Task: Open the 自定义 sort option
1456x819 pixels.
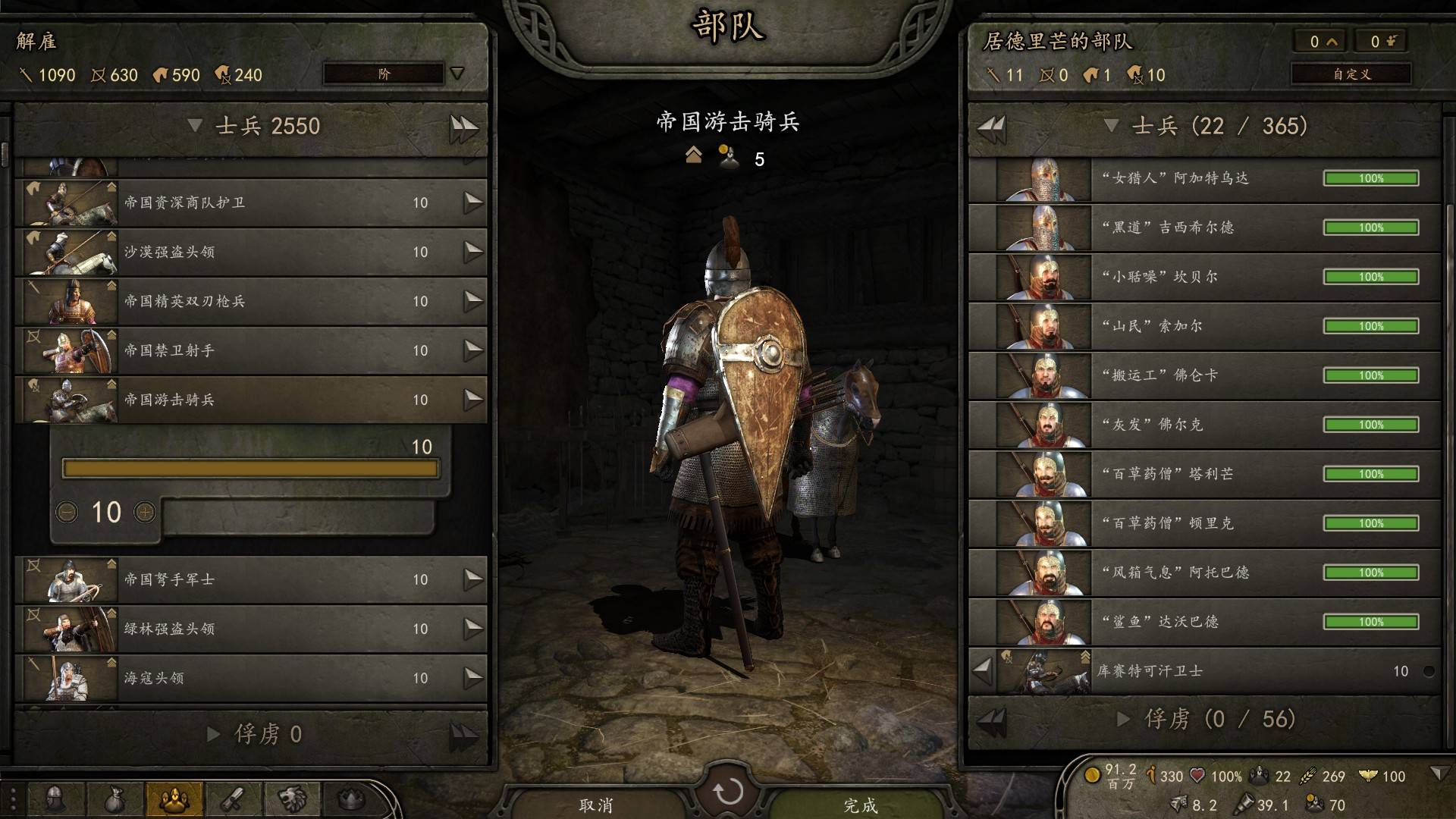Action: (x=1351, y=74)
